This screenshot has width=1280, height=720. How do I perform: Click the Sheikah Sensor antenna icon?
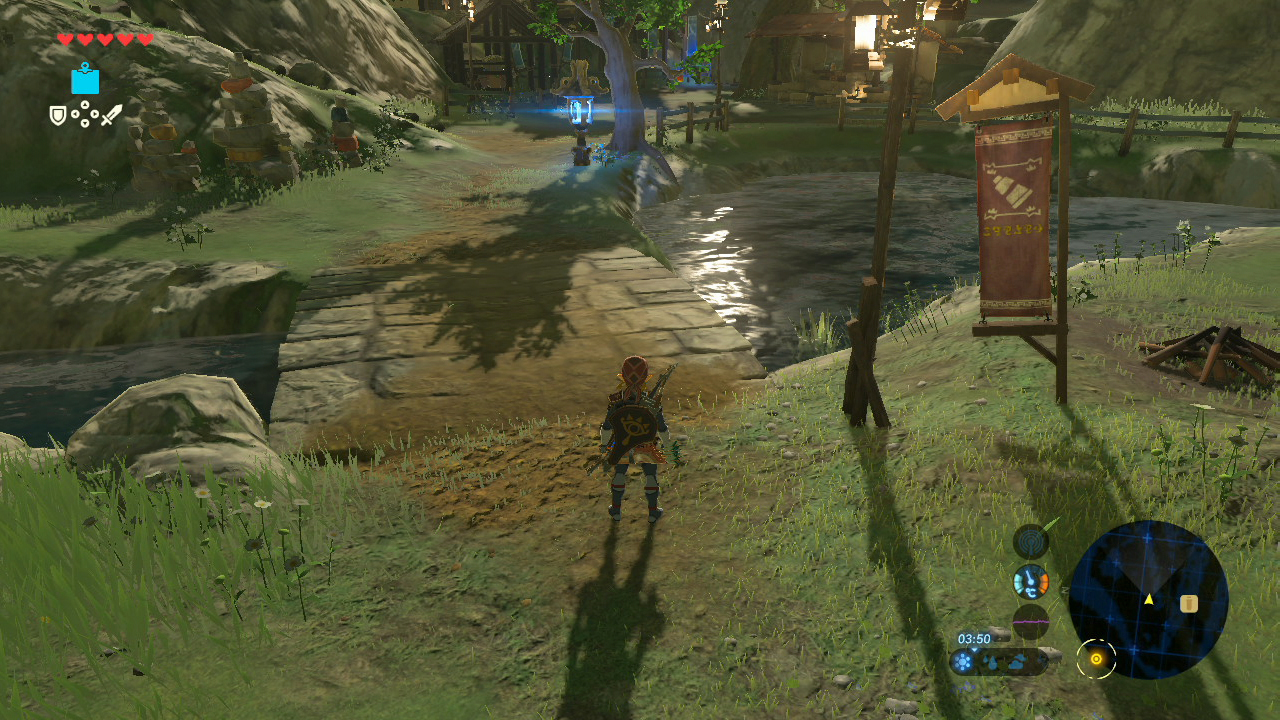point(1031,541)
